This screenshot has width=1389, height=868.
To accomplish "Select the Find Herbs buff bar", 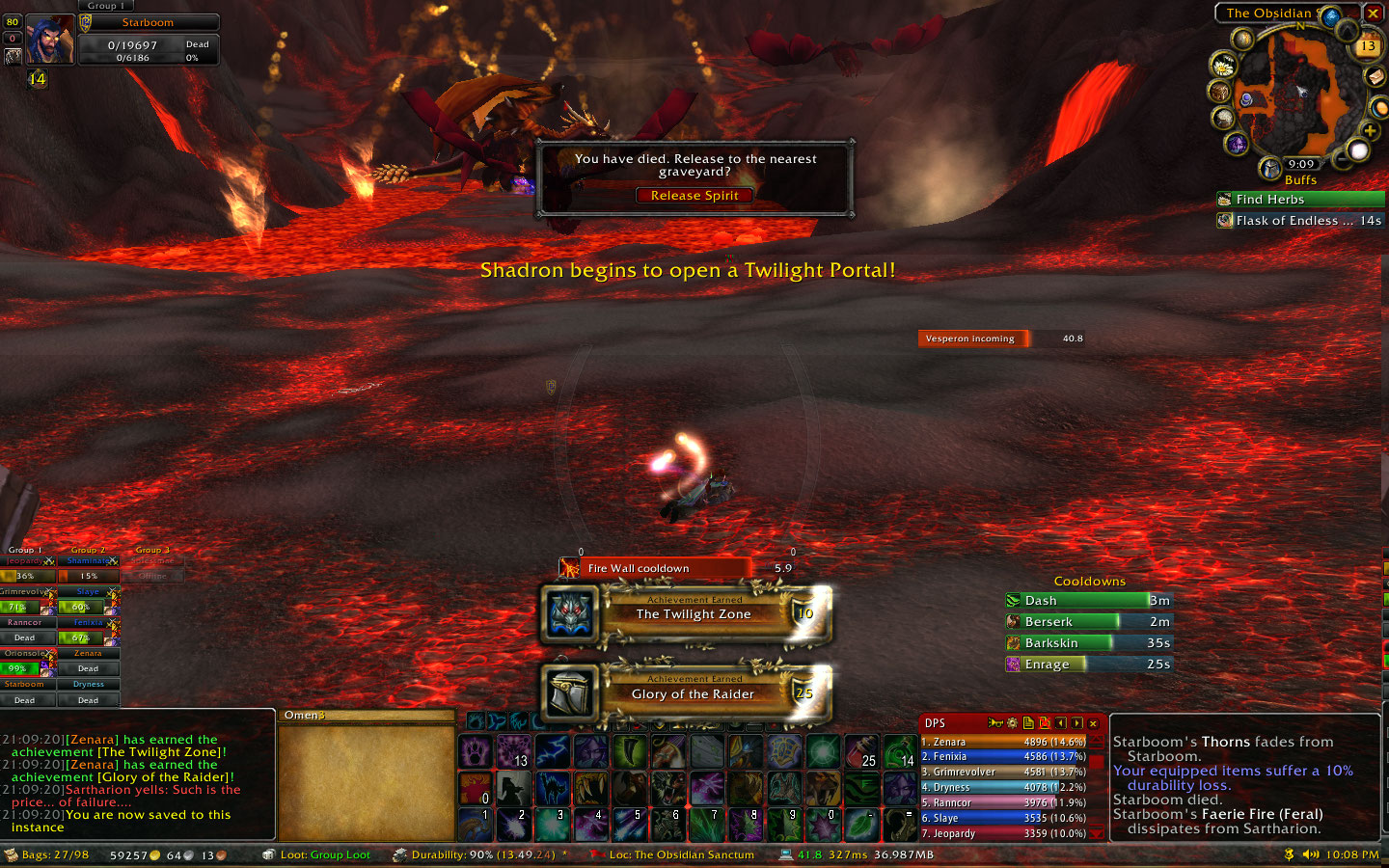I will tap(1300, 200).
